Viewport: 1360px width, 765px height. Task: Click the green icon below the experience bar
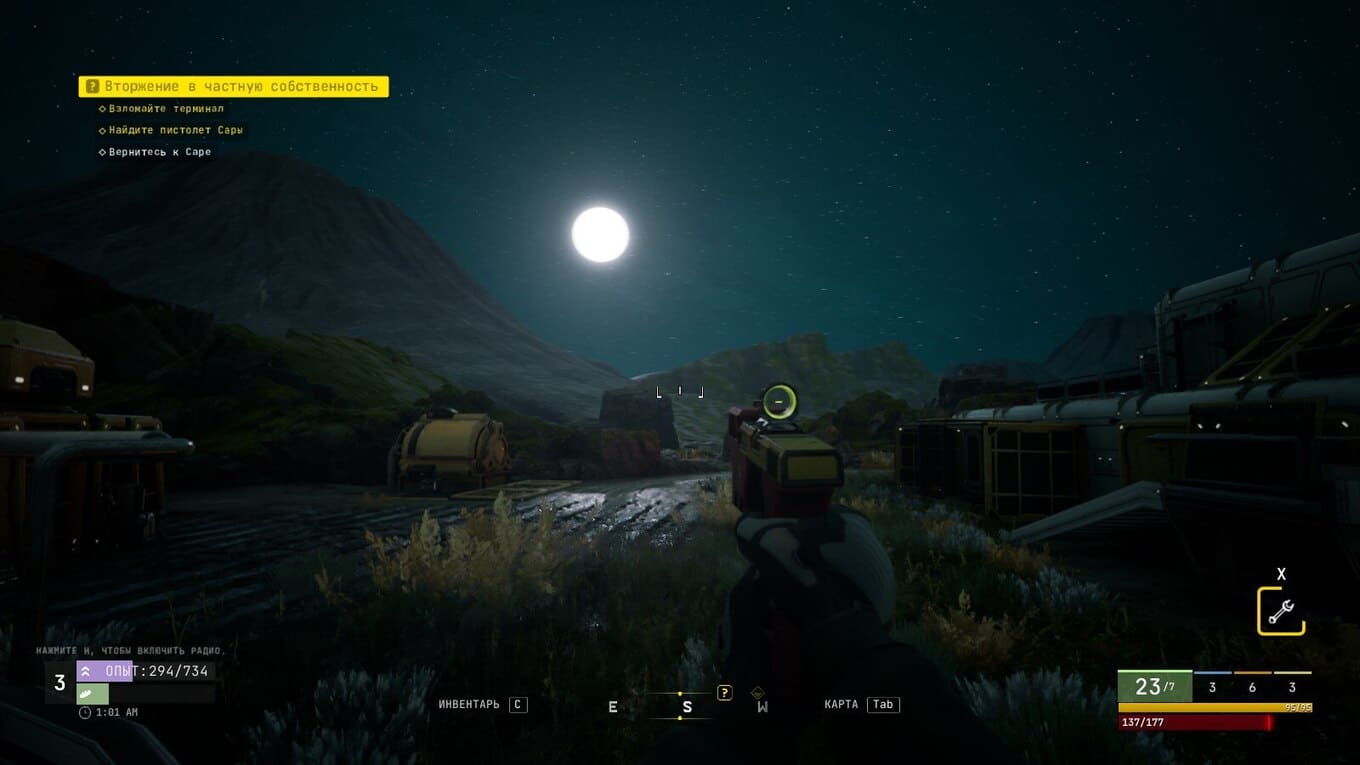click(86, 693)
